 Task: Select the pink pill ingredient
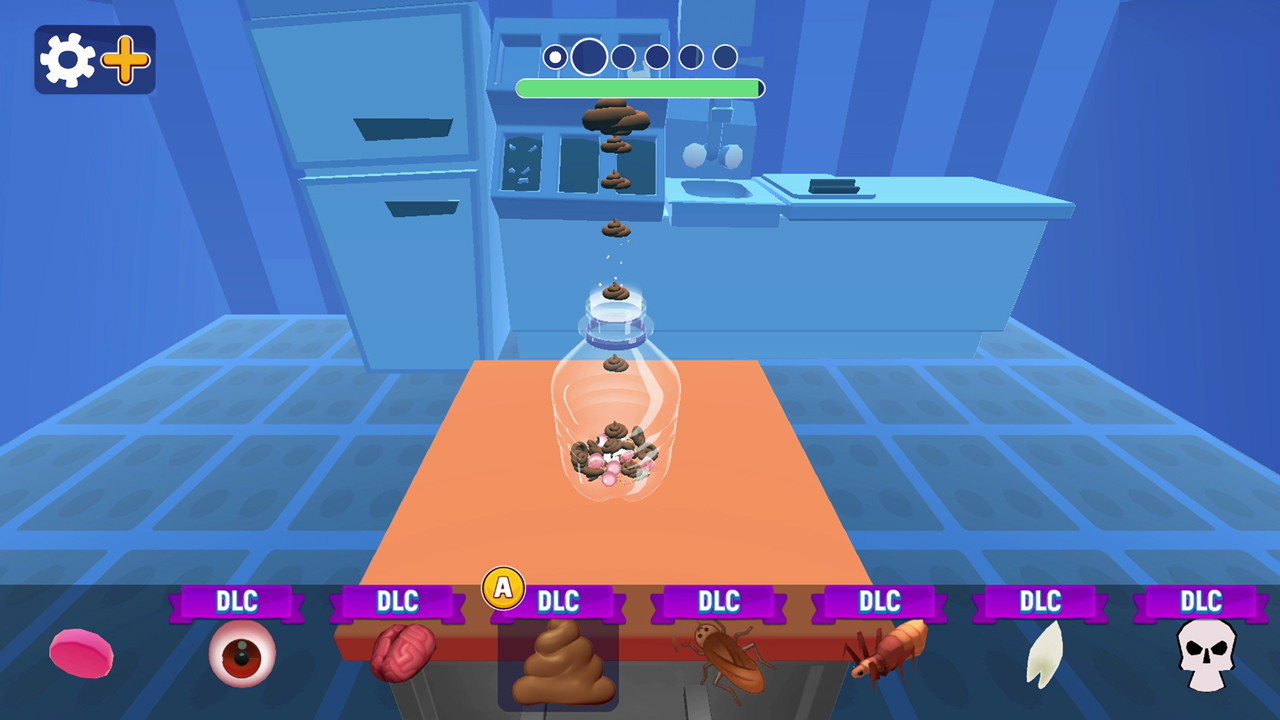80,655
